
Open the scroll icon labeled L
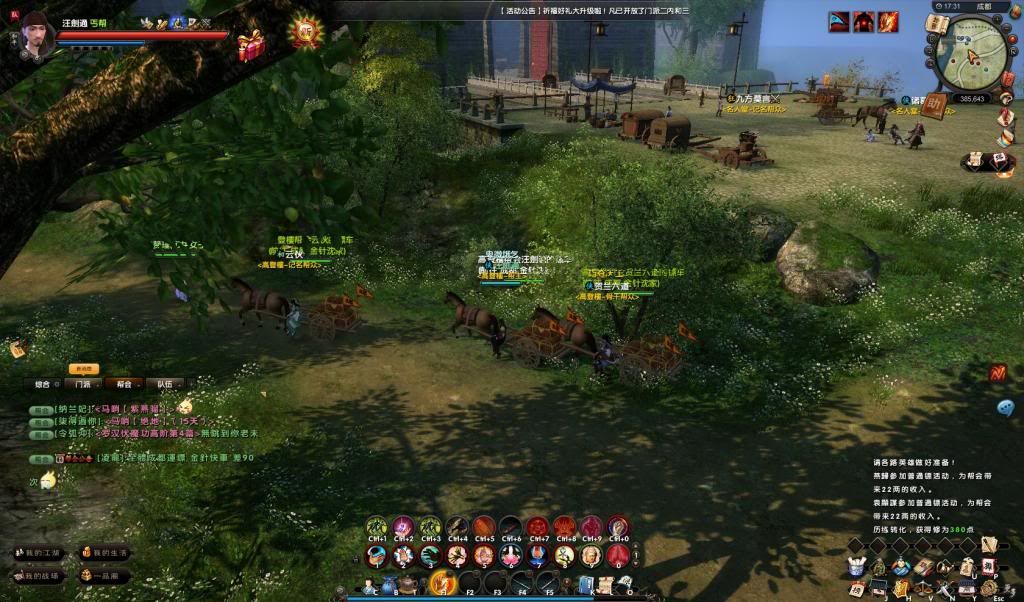pyautogui.click(x=606, y=585)
